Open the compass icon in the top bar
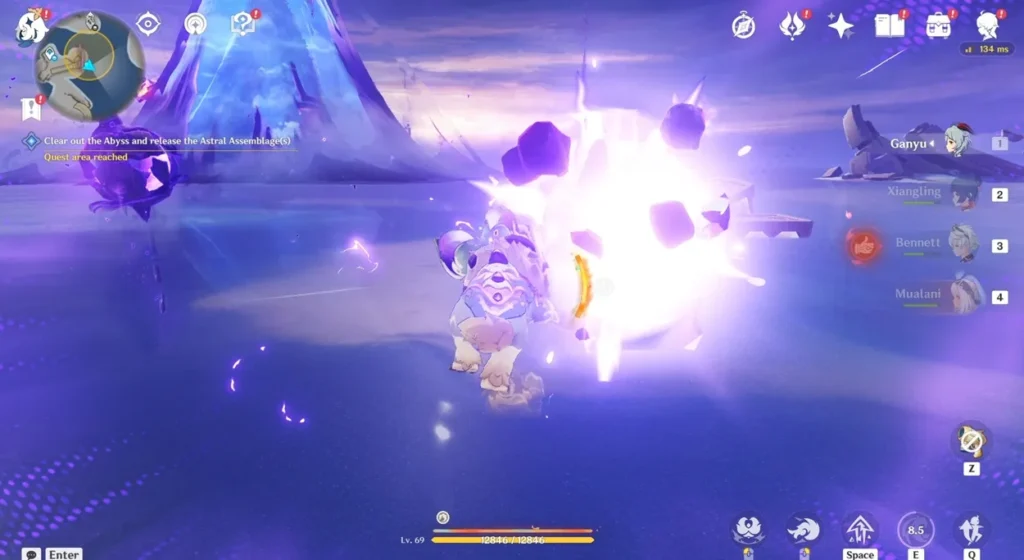Screen dimensions: 1024x560 pyautogui.click(x=743, y=26)
